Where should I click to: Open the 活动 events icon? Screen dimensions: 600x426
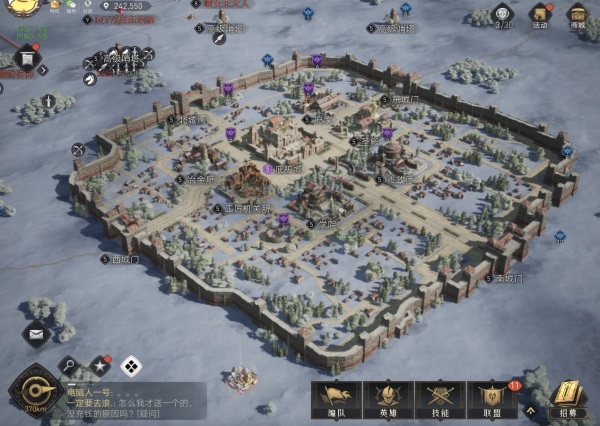tap(539, 15)
